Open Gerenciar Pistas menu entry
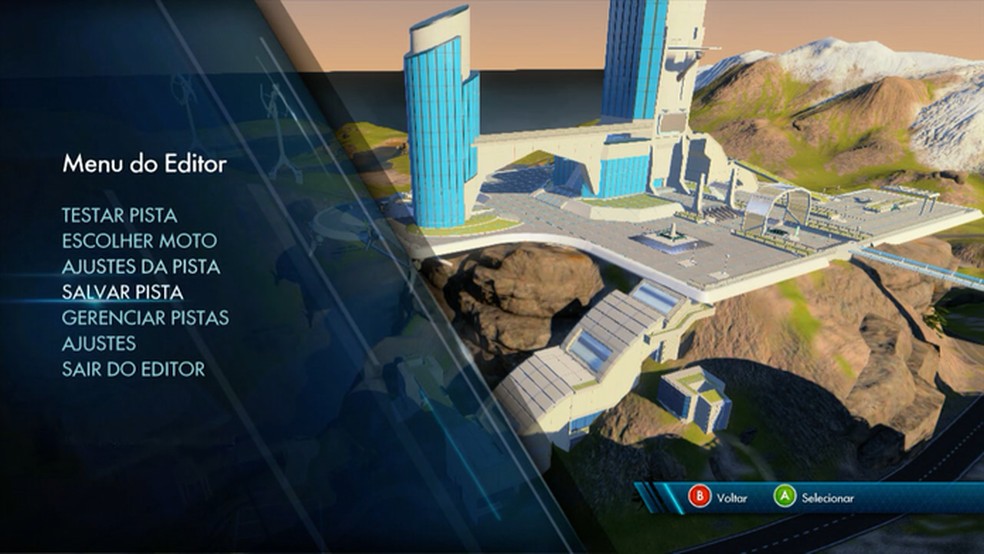Viewport: 984px width, 554px height. [x=145, y=318]
